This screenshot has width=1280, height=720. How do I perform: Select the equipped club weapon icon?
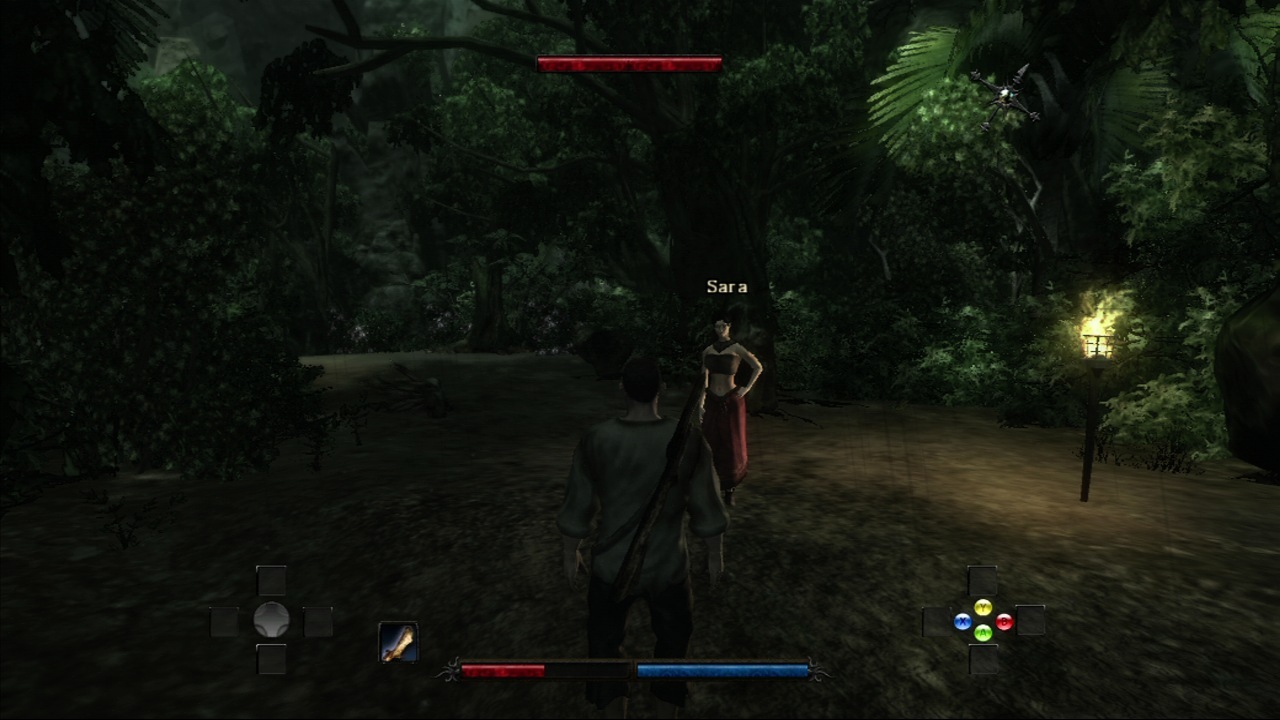tap(398, 642)
